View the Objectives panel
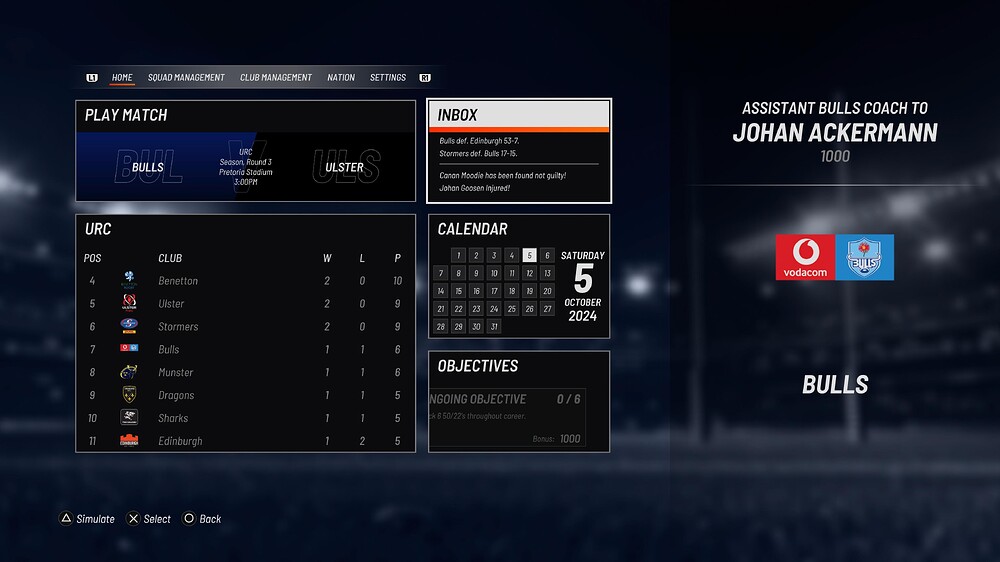The image size is (1000, 562). click(518, 400)
